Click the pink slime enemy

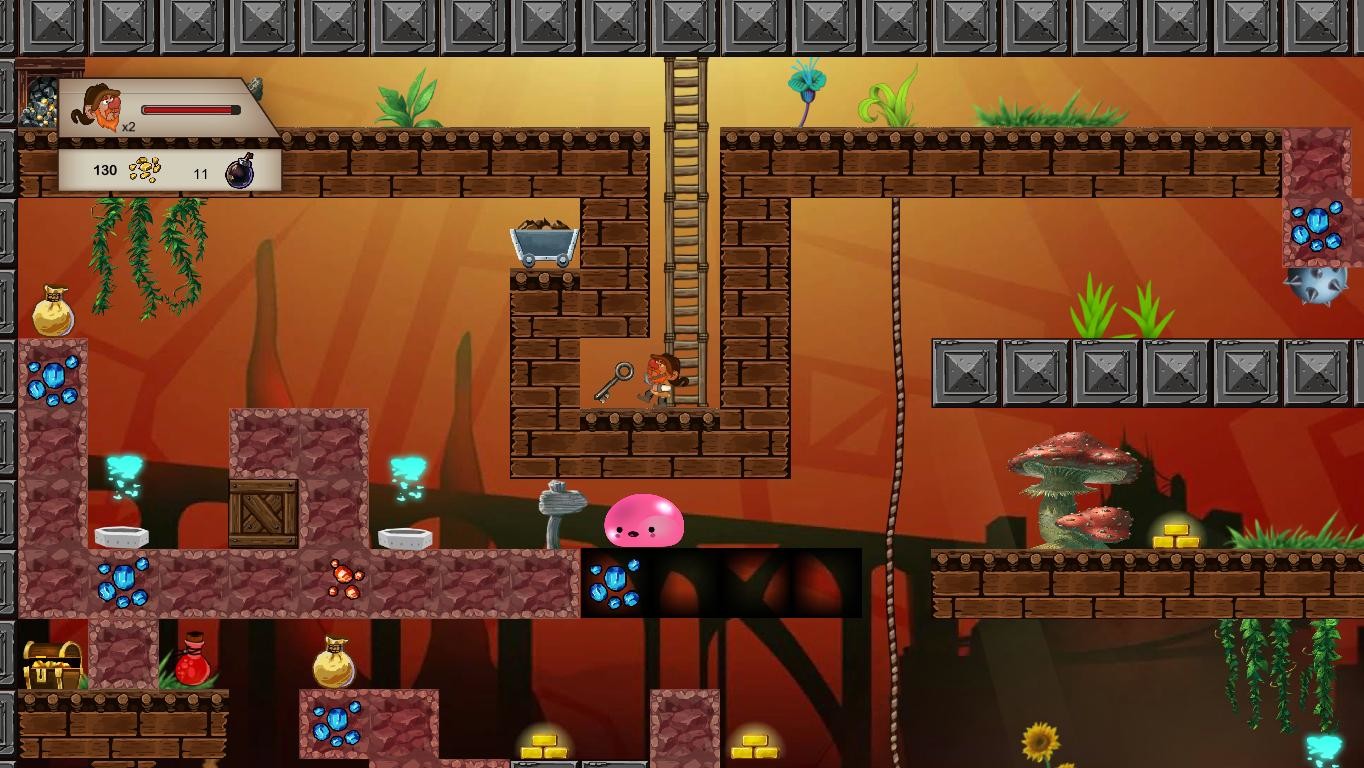(643, 522)
